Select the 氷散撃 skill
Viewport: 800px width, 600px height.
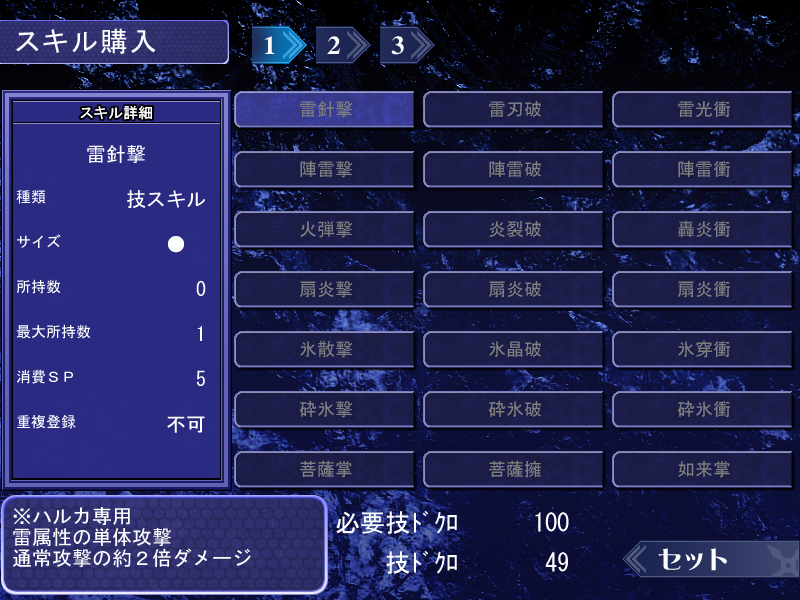click(x=325, y=349)
